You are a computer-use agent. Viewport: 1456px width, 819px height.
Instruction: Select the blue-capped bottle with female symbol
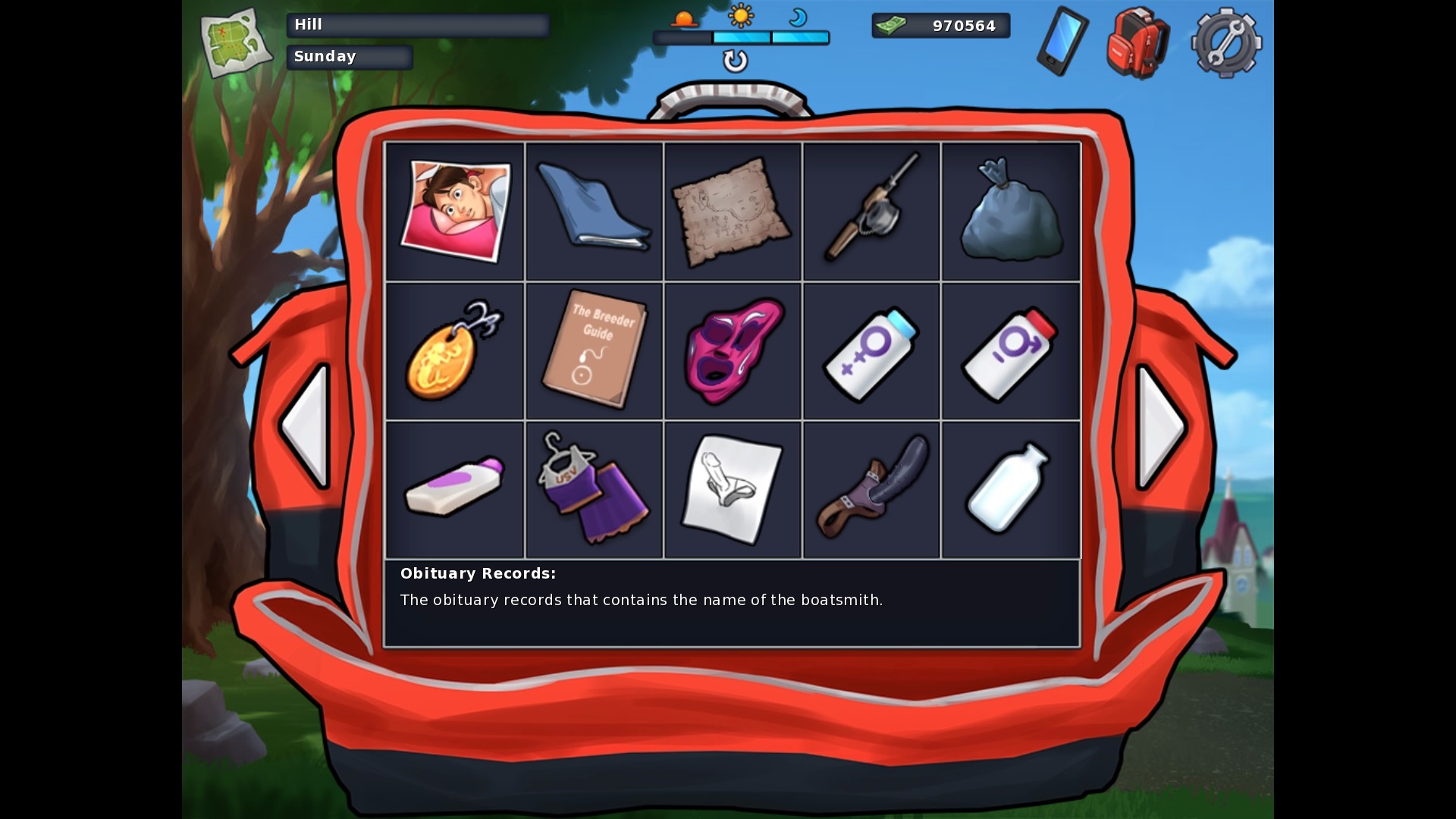(871, 351)
